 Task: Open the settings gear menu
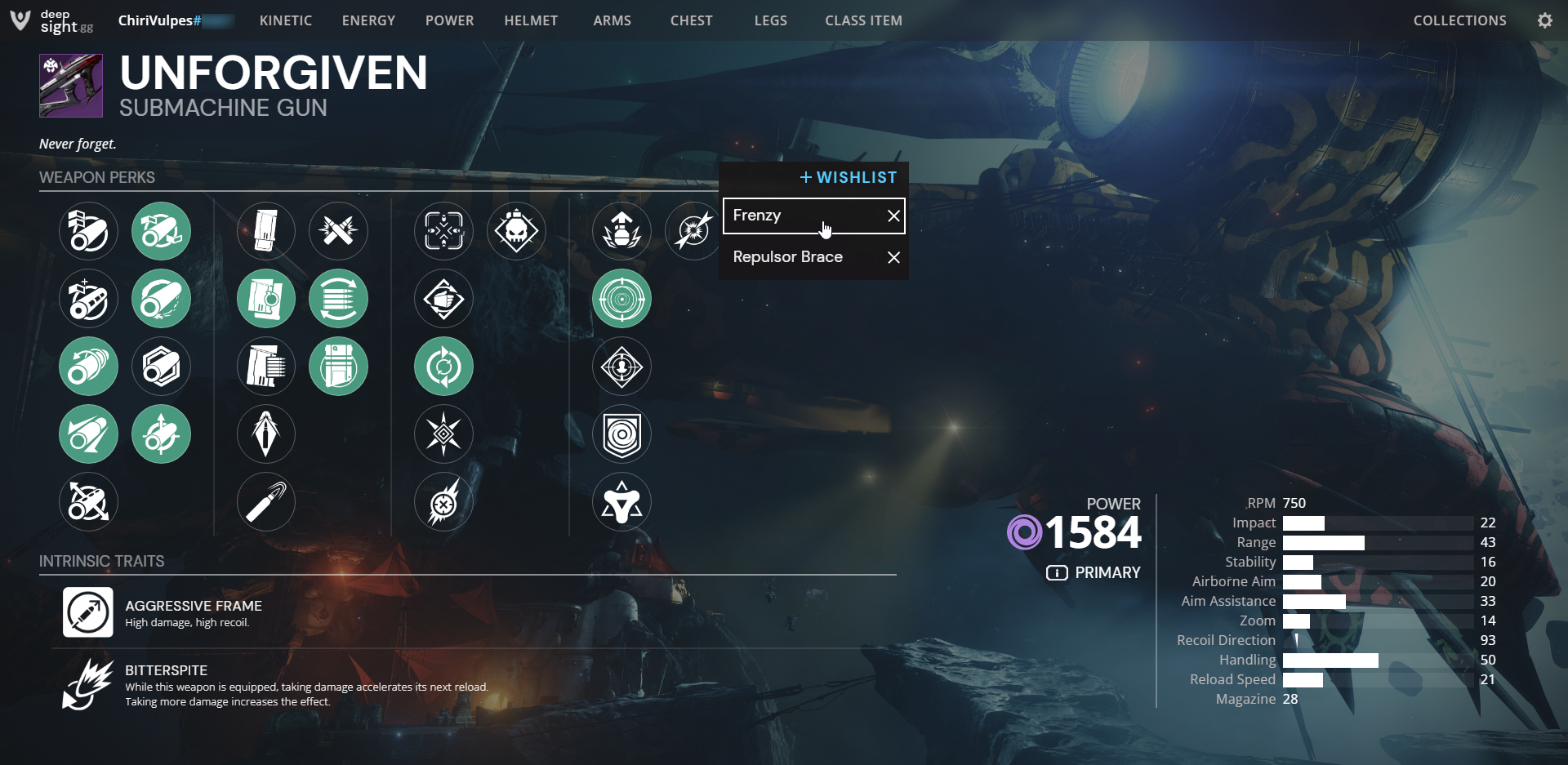coord(1545,20)
